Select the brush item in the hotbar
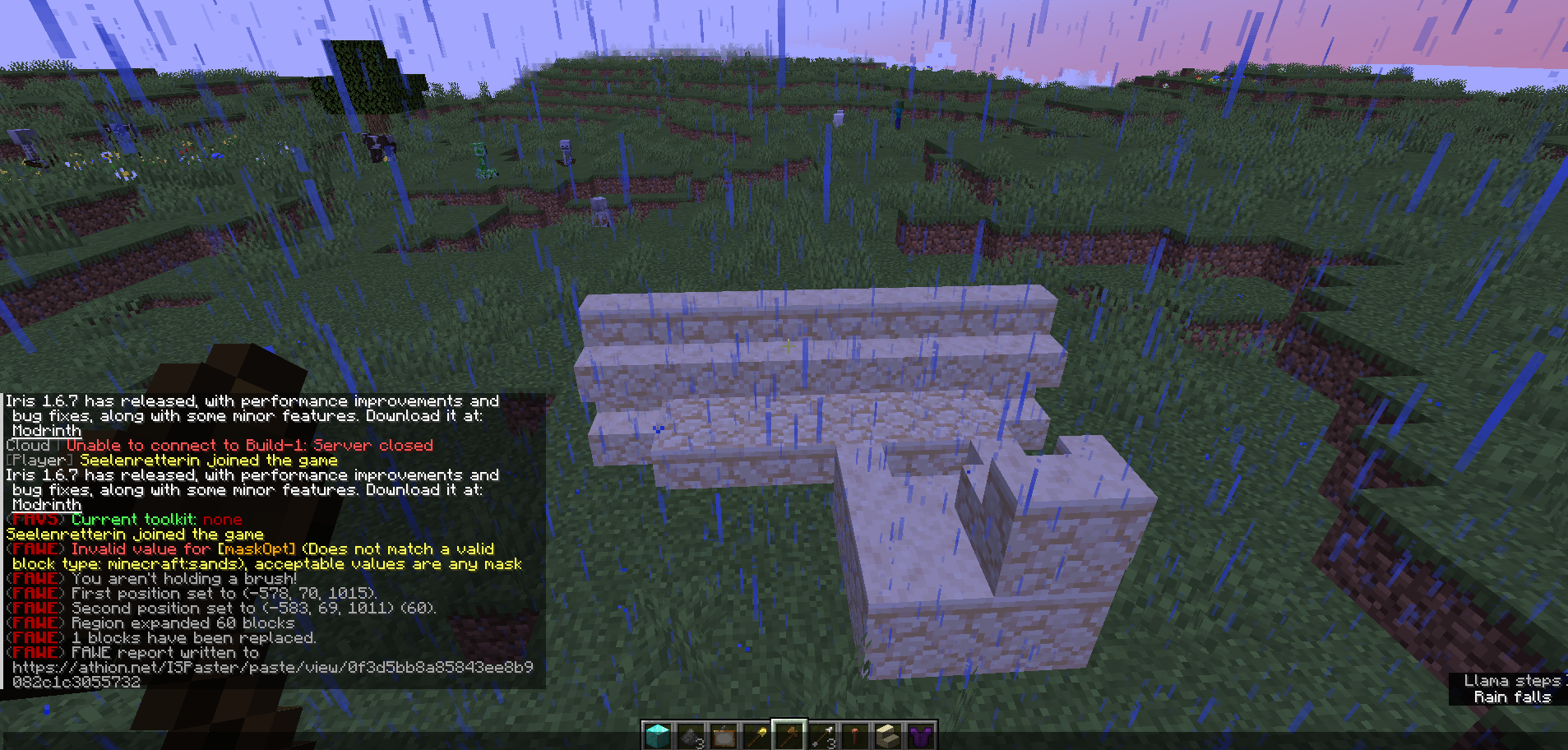Viewport: 1568px width, 750px height. (855, 736)
